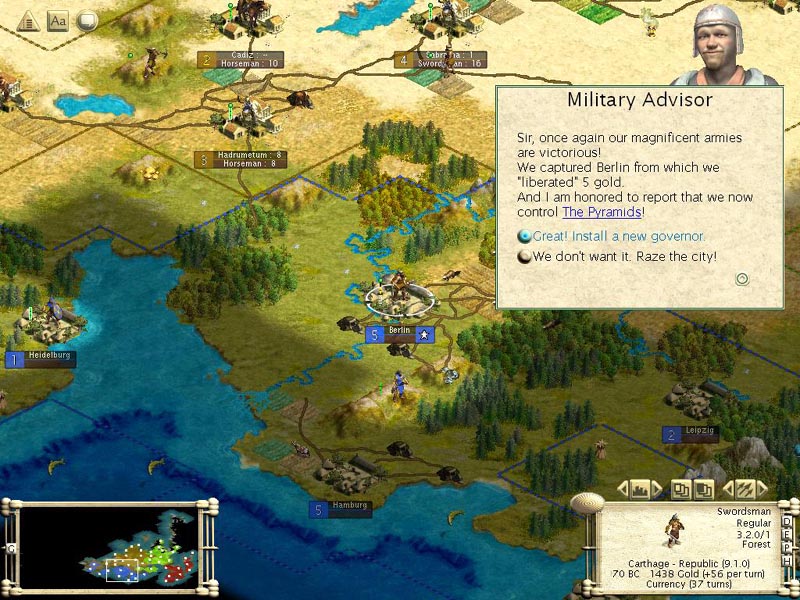This screenshot has height=600, width=800.
Task: Click the world minimap
Action: (110, 547)
